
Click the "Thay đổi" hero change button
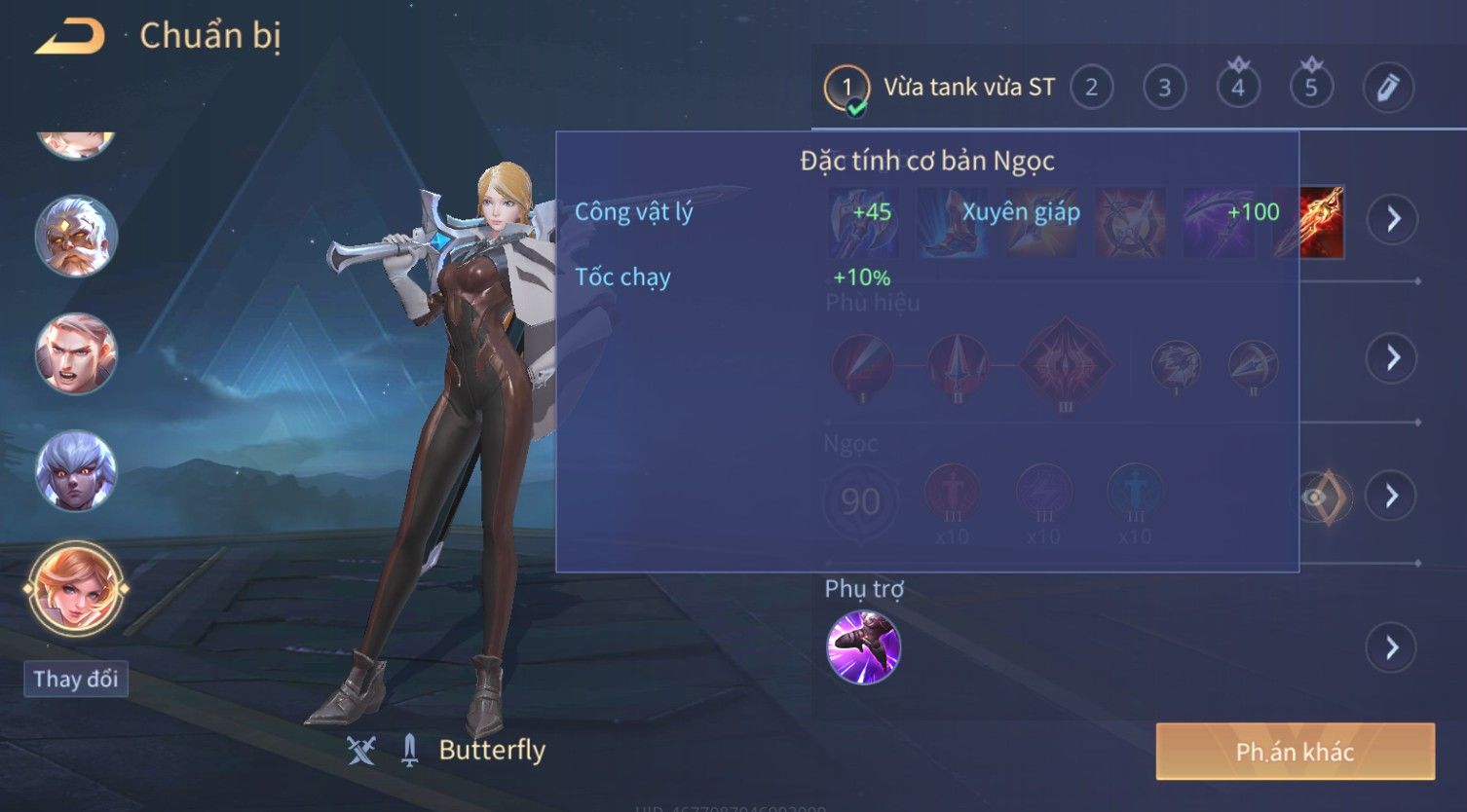coord(76,679)
